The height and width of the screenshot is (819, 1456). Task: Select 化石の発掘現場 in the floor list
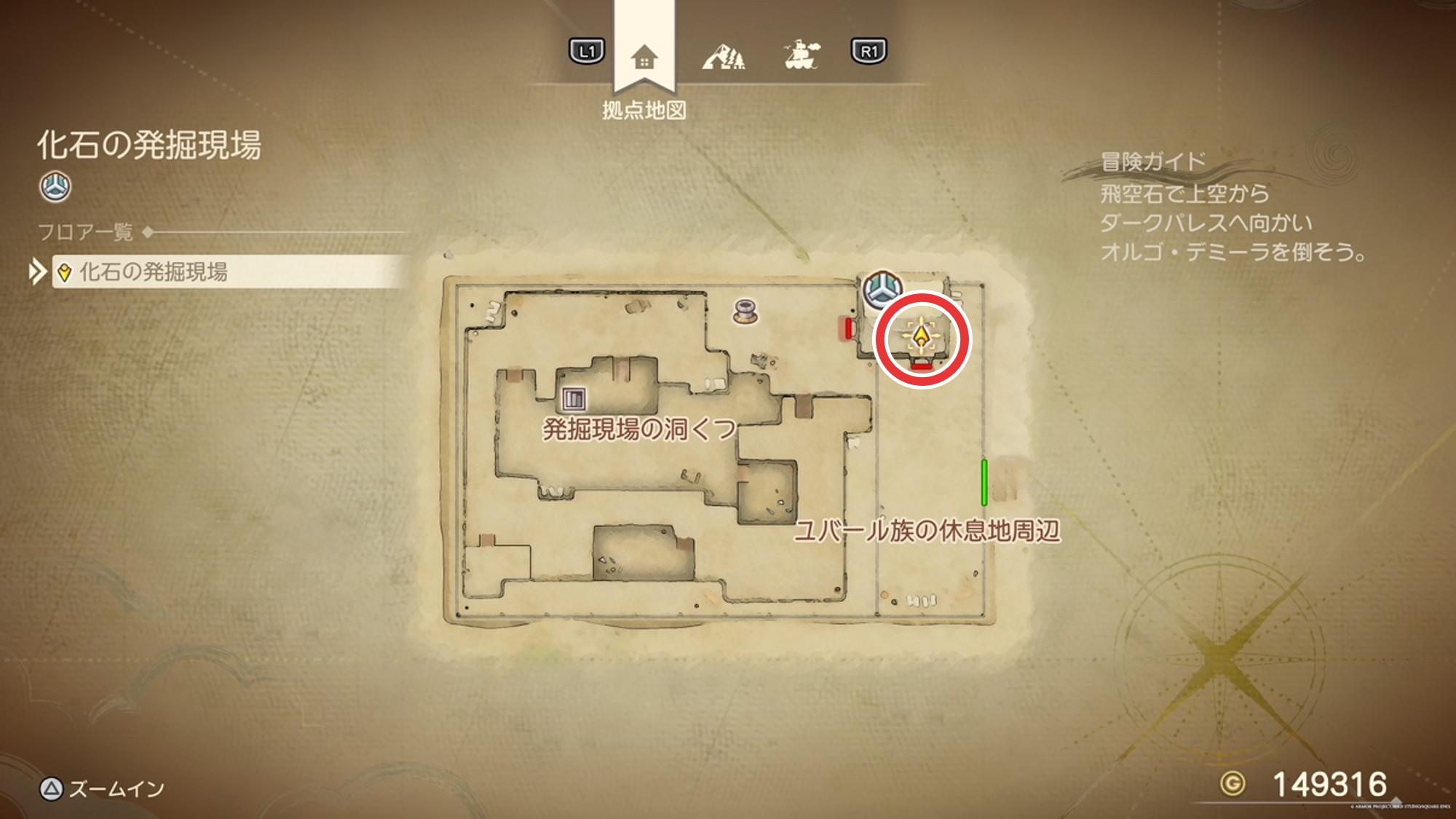pos(153,272)
